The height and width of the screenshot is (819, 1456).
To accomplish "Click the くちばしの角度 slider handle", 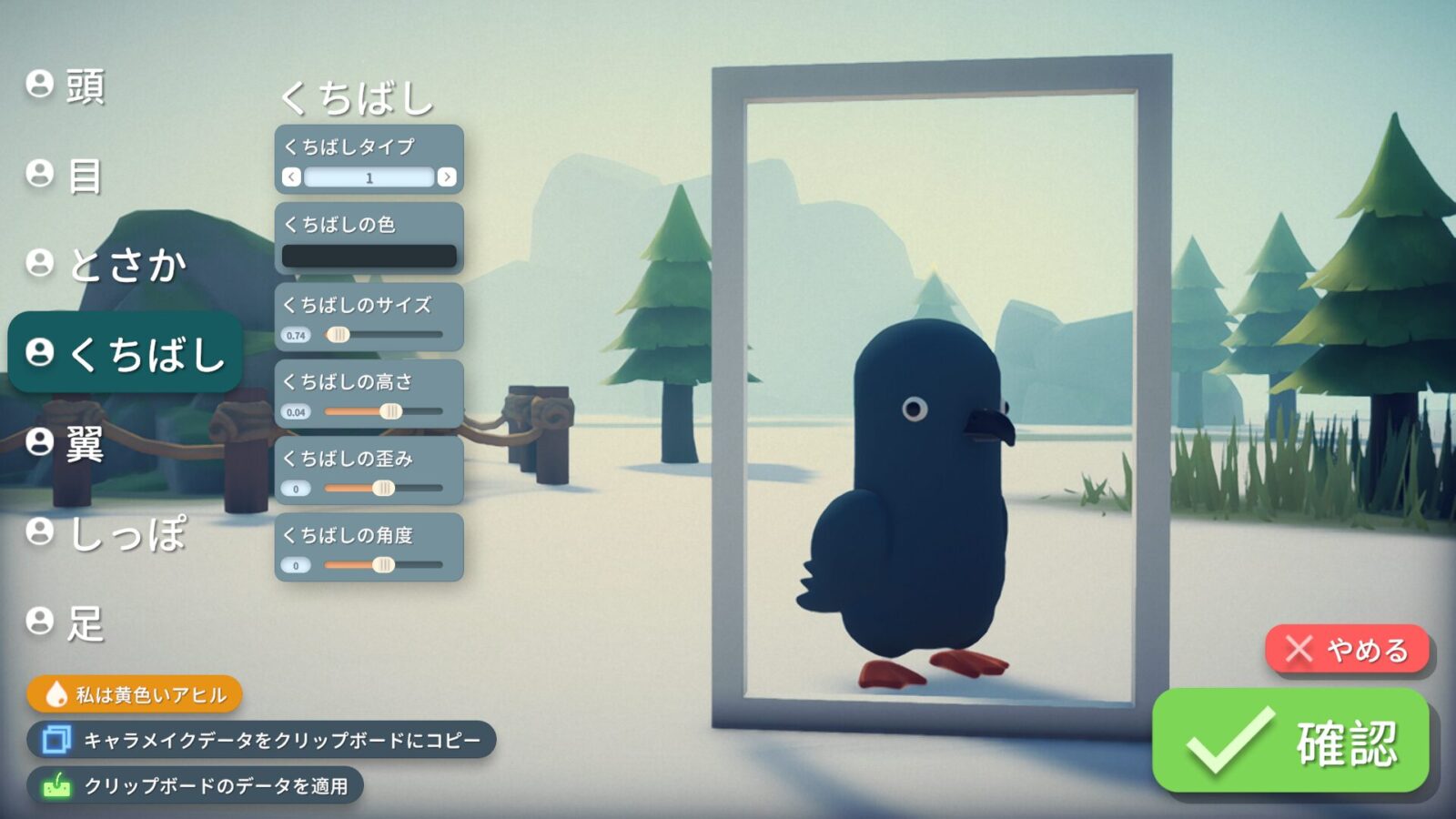I will (x=383, y=567).
